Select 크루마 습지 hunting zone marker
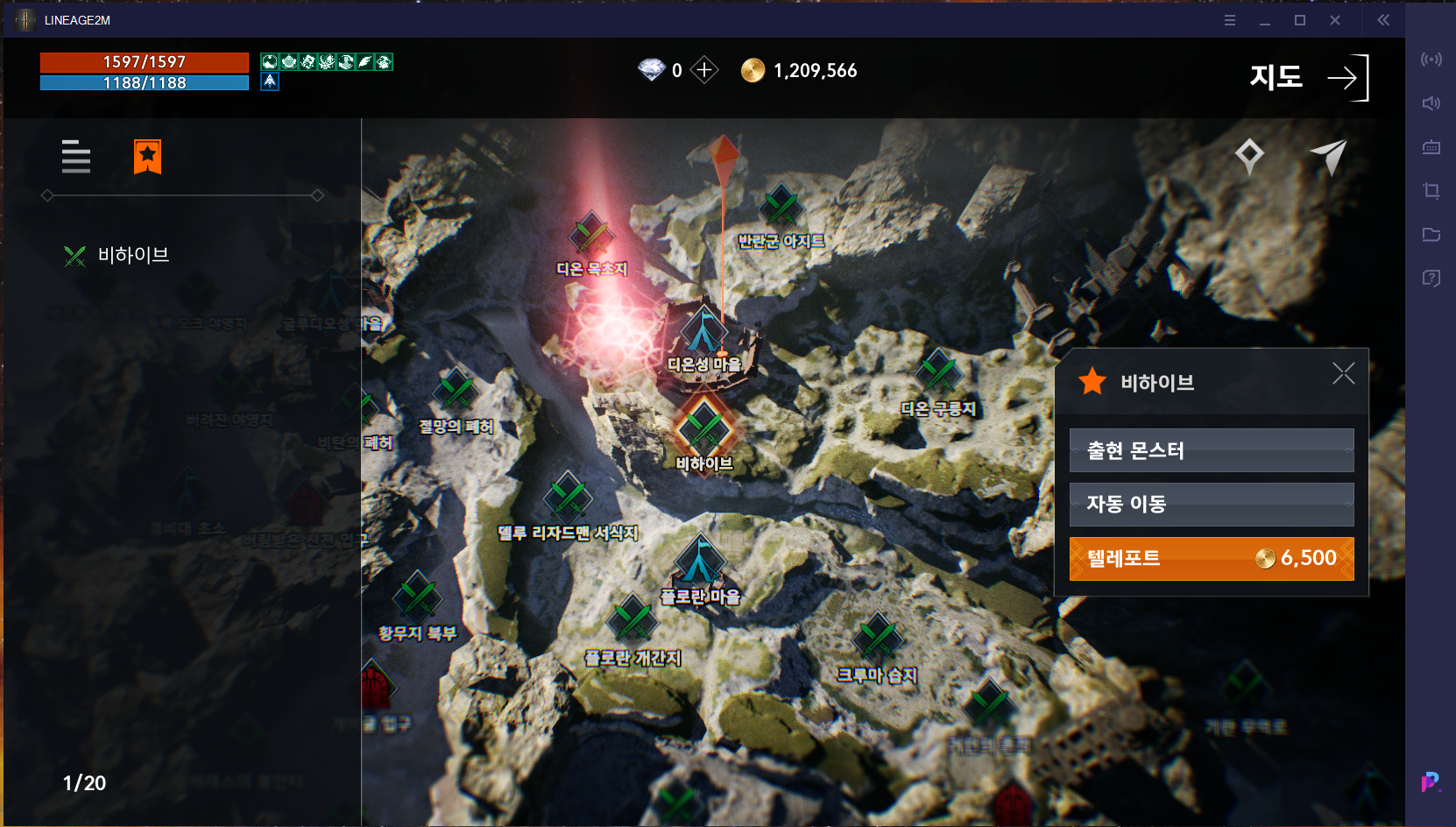 point(877,641)
